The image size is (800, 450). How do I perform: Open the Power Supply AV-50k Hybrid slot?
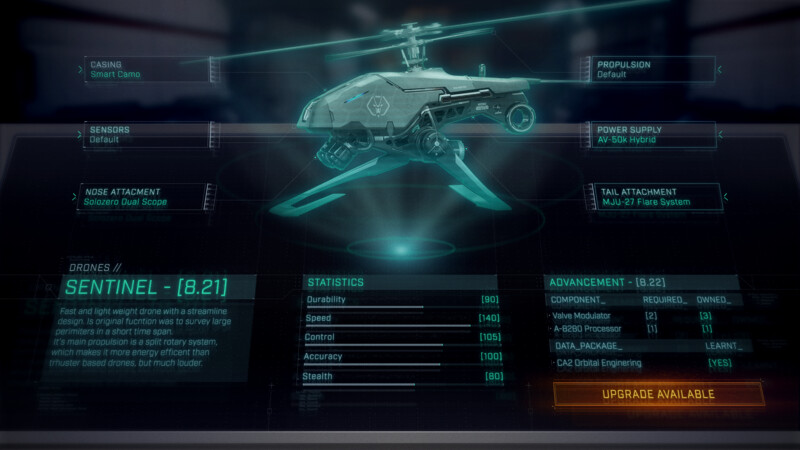tap(654, 135)
